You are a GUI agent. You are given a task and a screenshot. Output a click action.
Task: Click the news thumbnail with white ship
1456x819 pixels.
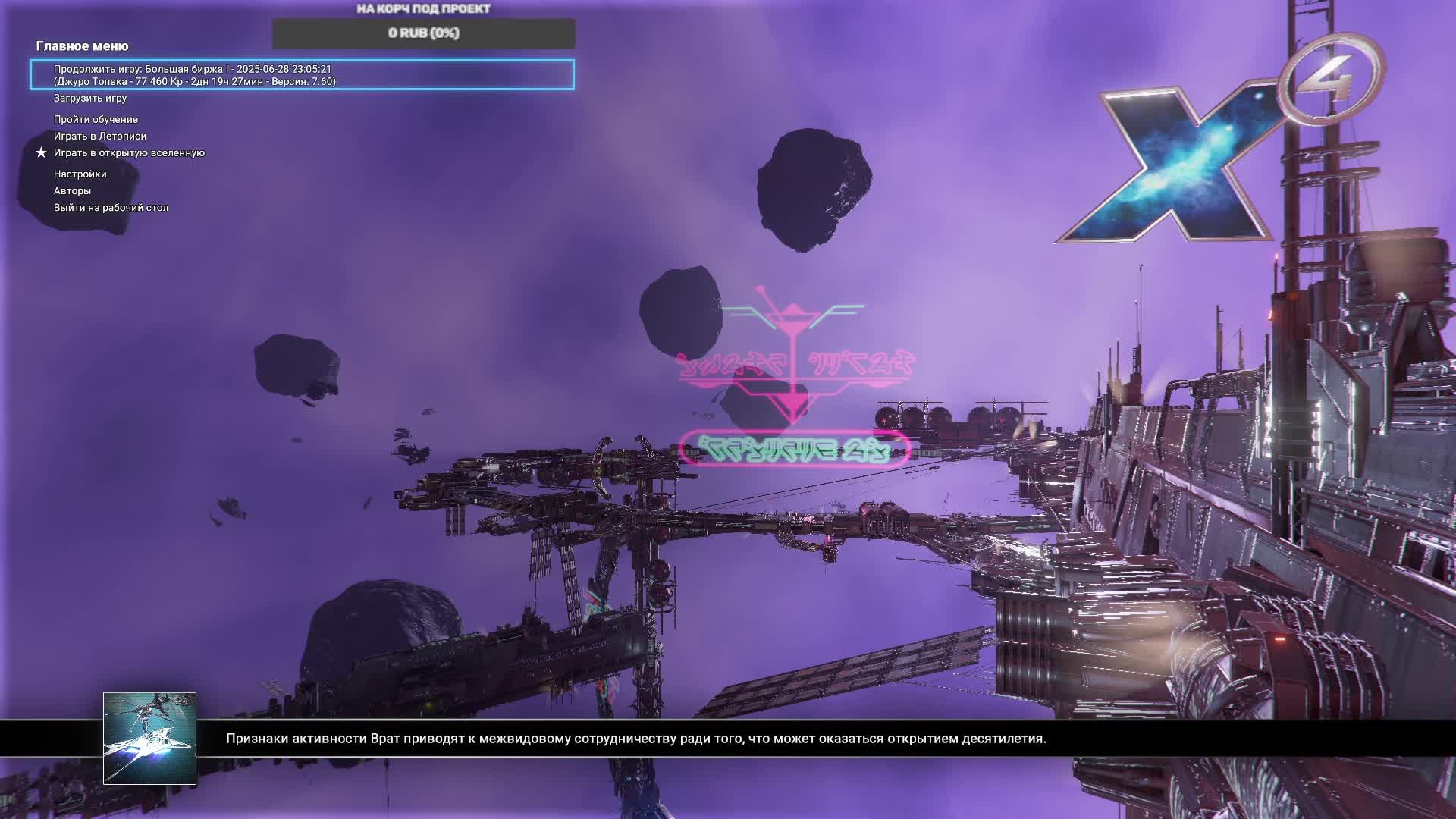click(149, 738)
